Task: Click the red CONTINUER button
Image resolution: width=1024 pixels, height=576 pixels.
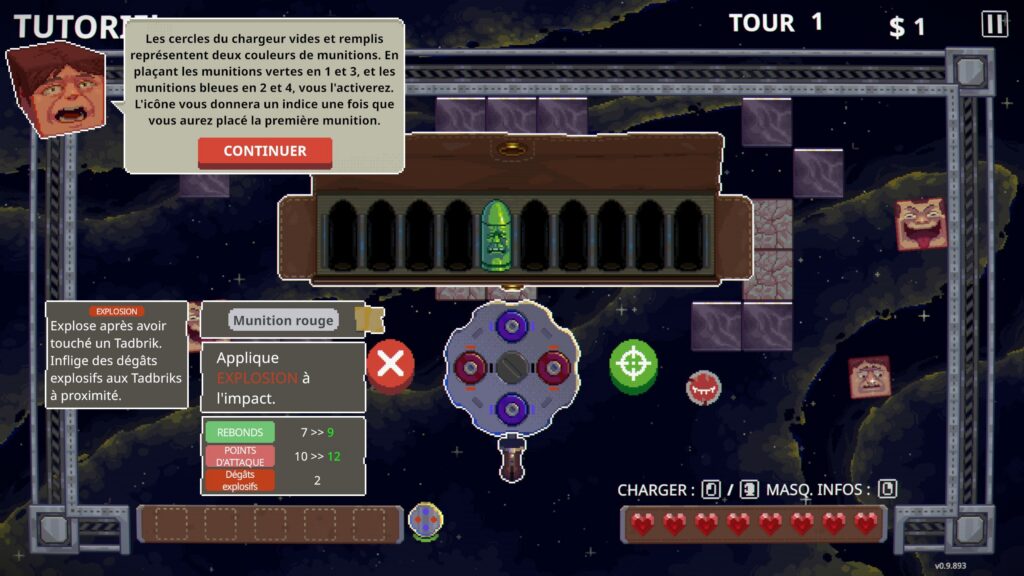Action: [x=265, y=151]
